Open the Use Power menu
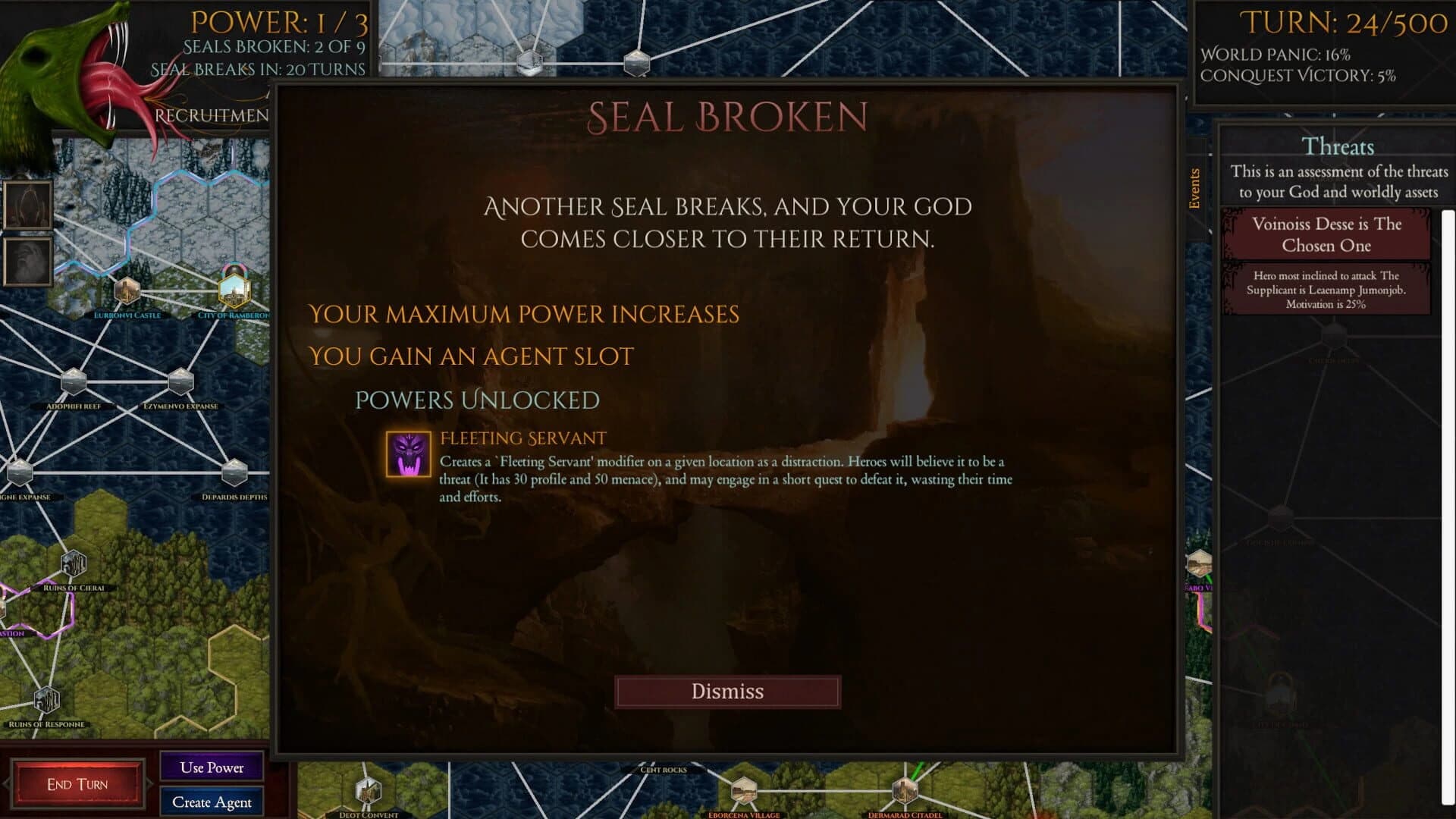1456x819 pixels. 211,767
